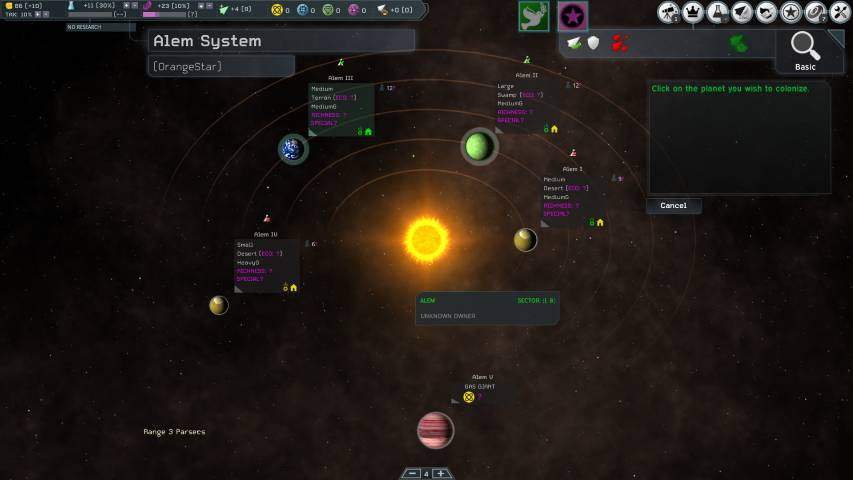Open the wrench and screwdriver options
Image resolution: width=853 pixels, height=480 pixels.
coord(840,13)
